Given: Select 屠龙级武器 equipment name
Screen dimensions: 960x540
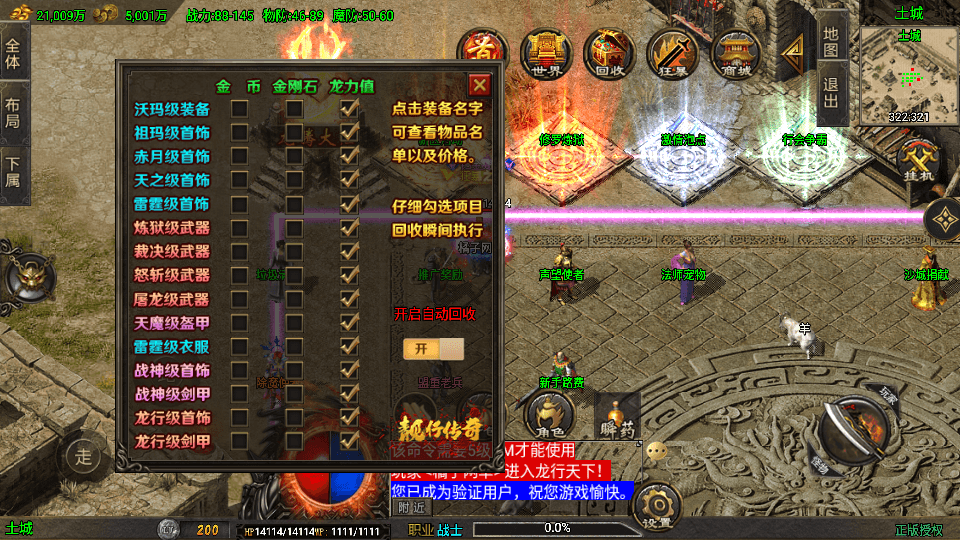Looking at the screenshot, I should (172, 299).
